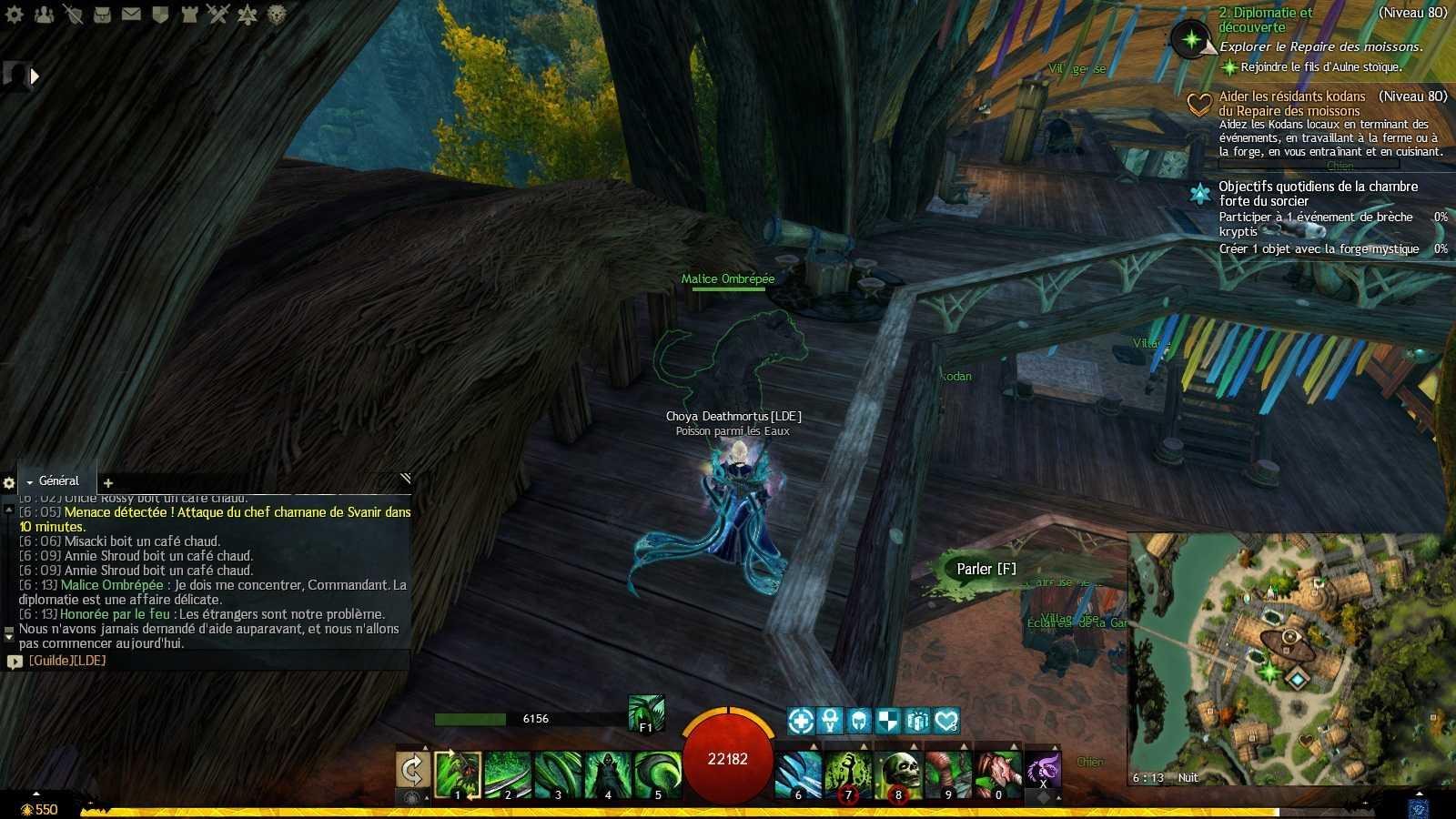Open the guild shield panel

coord(160,15)
